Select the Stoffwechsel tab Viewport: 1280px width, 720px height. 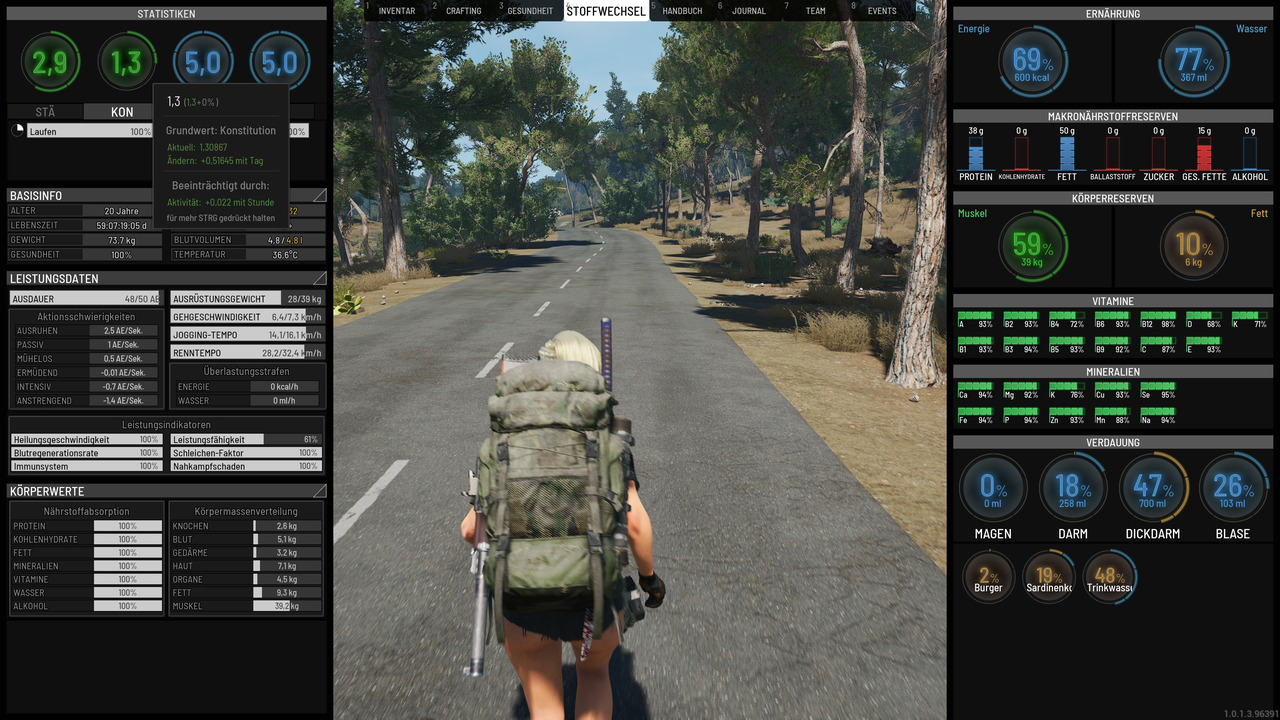tap(607, 11)
